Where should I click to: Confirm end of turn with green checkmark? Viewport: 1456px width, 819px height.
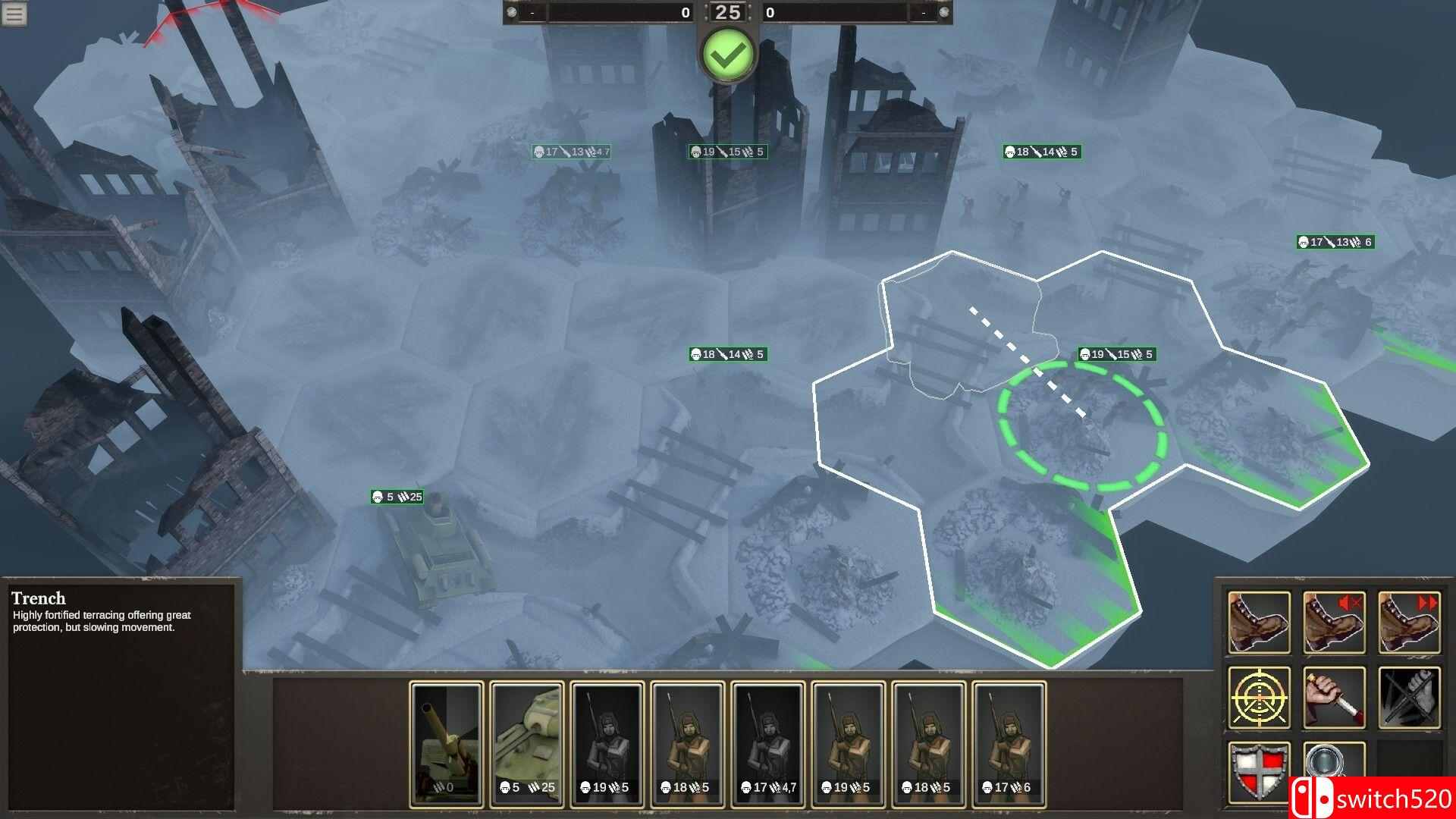728,55
